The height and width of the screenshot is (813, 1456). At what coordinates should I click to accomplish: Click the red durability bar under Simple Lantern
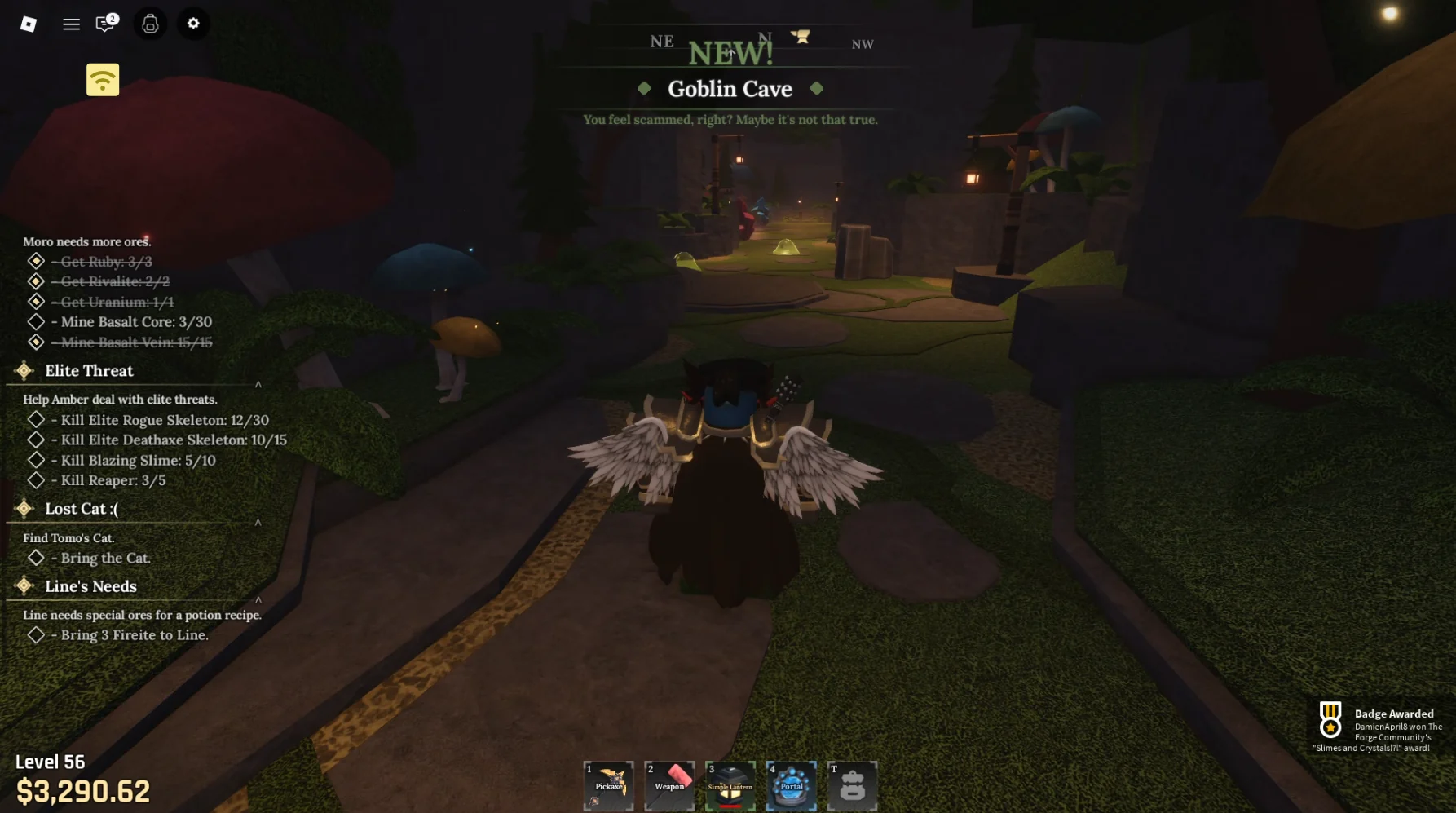[730, 807]
